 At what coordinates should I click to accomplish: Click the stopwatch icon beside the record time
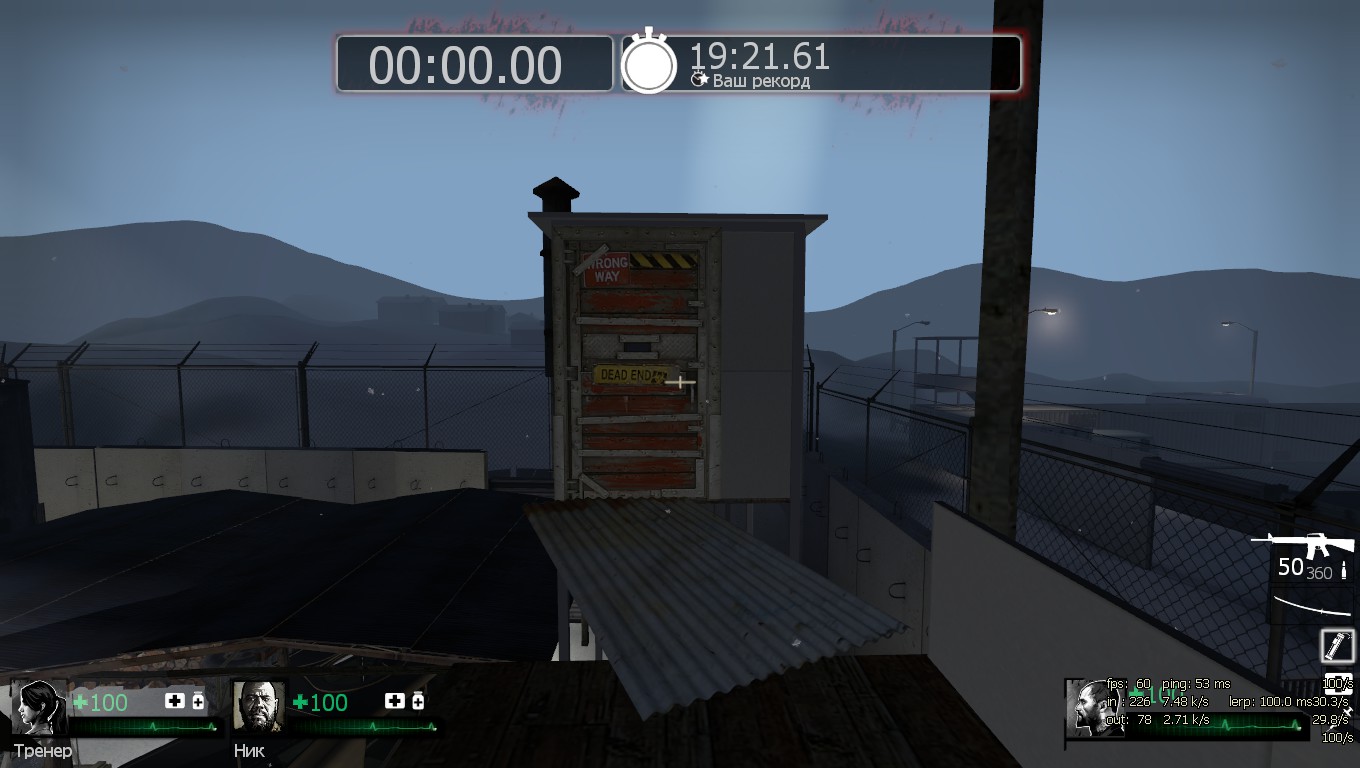click(x=649, y=63)
